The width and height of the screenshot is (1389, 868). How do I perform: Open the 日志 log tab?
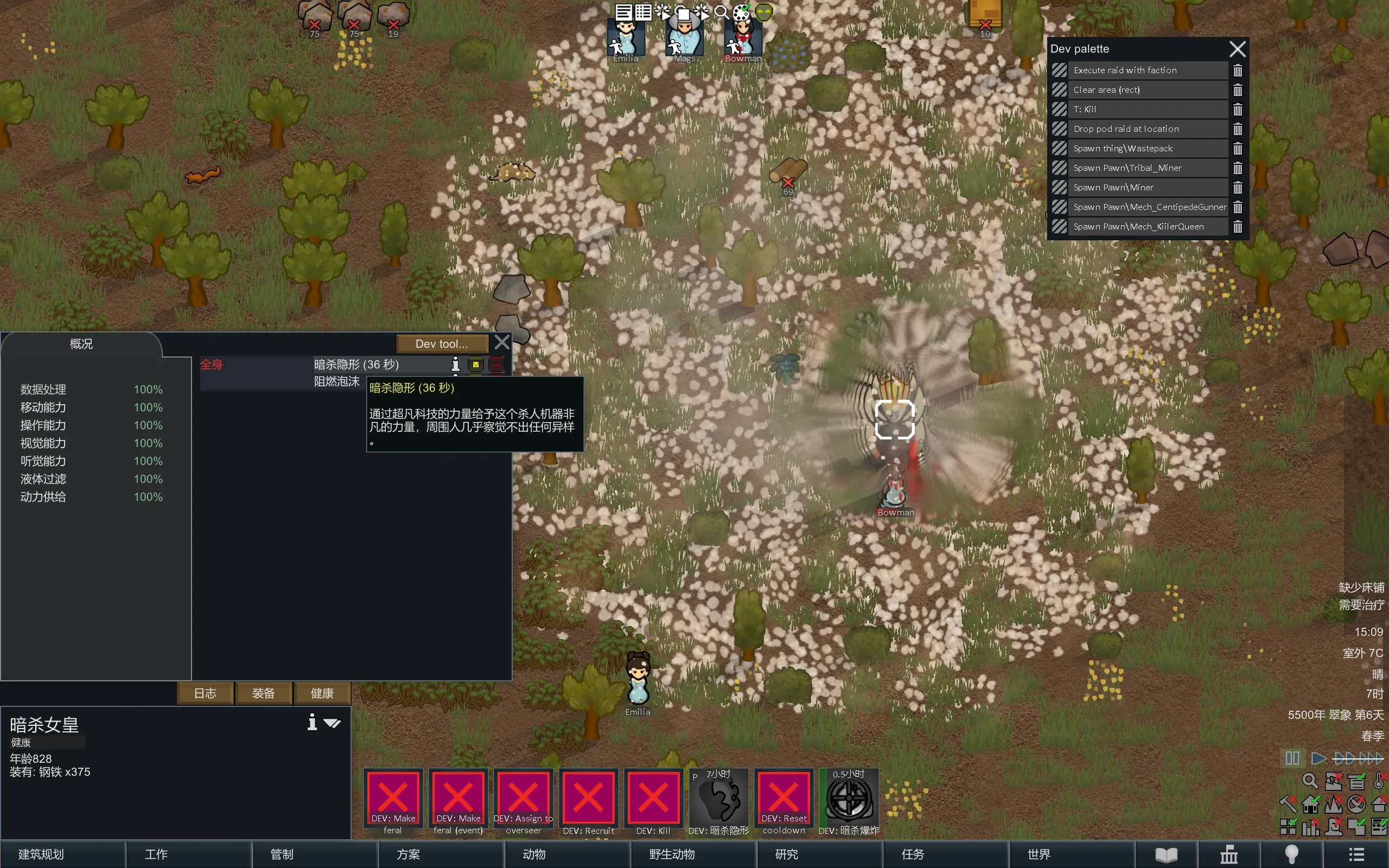tap(205, 693)
